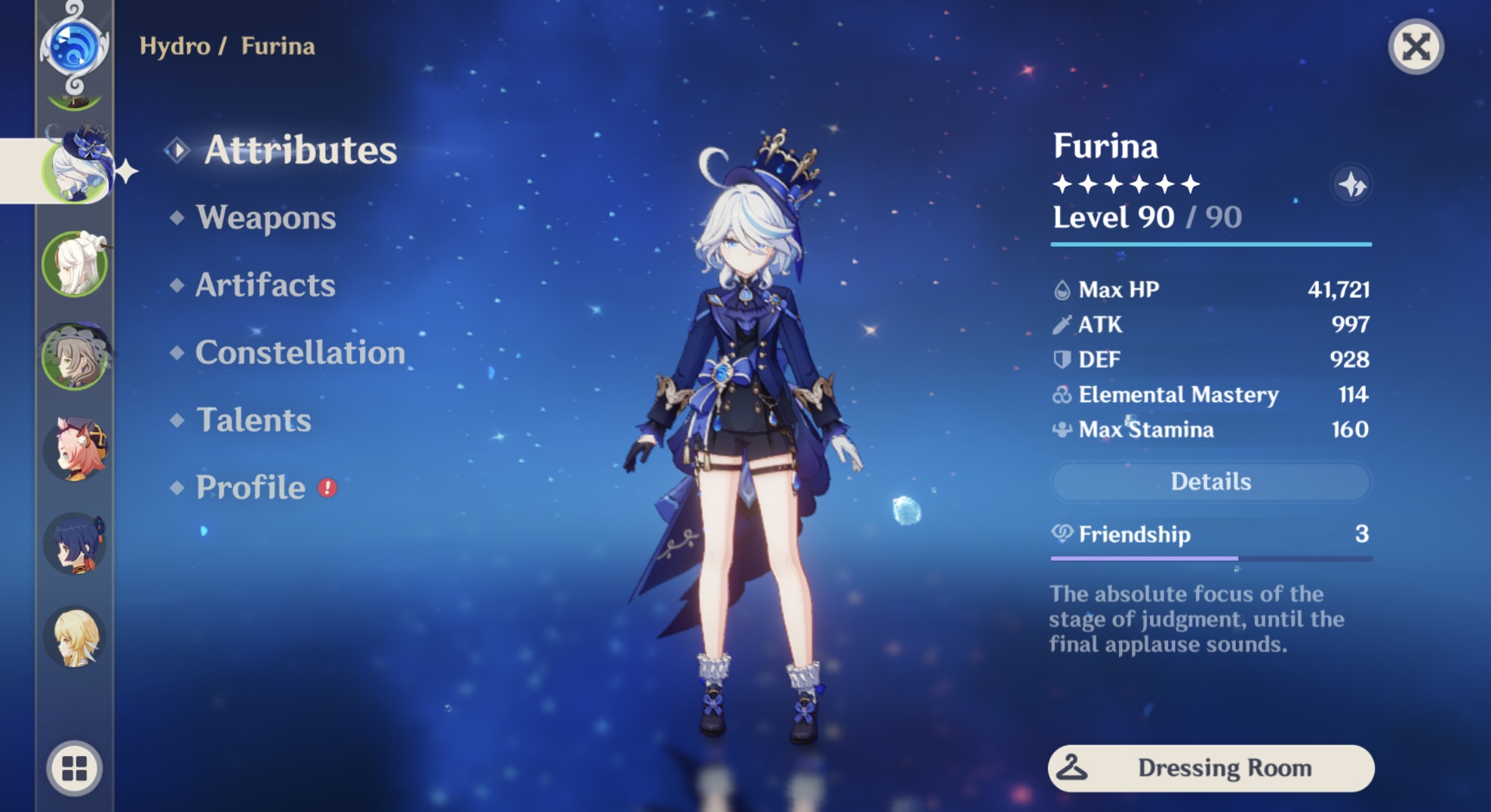Image resolution: width=1491 pixels, height=812 pixels.
Task: Select Furina's highlighted portrait in the sidebar
Action: pyautogui.click(x=79, y=169)
